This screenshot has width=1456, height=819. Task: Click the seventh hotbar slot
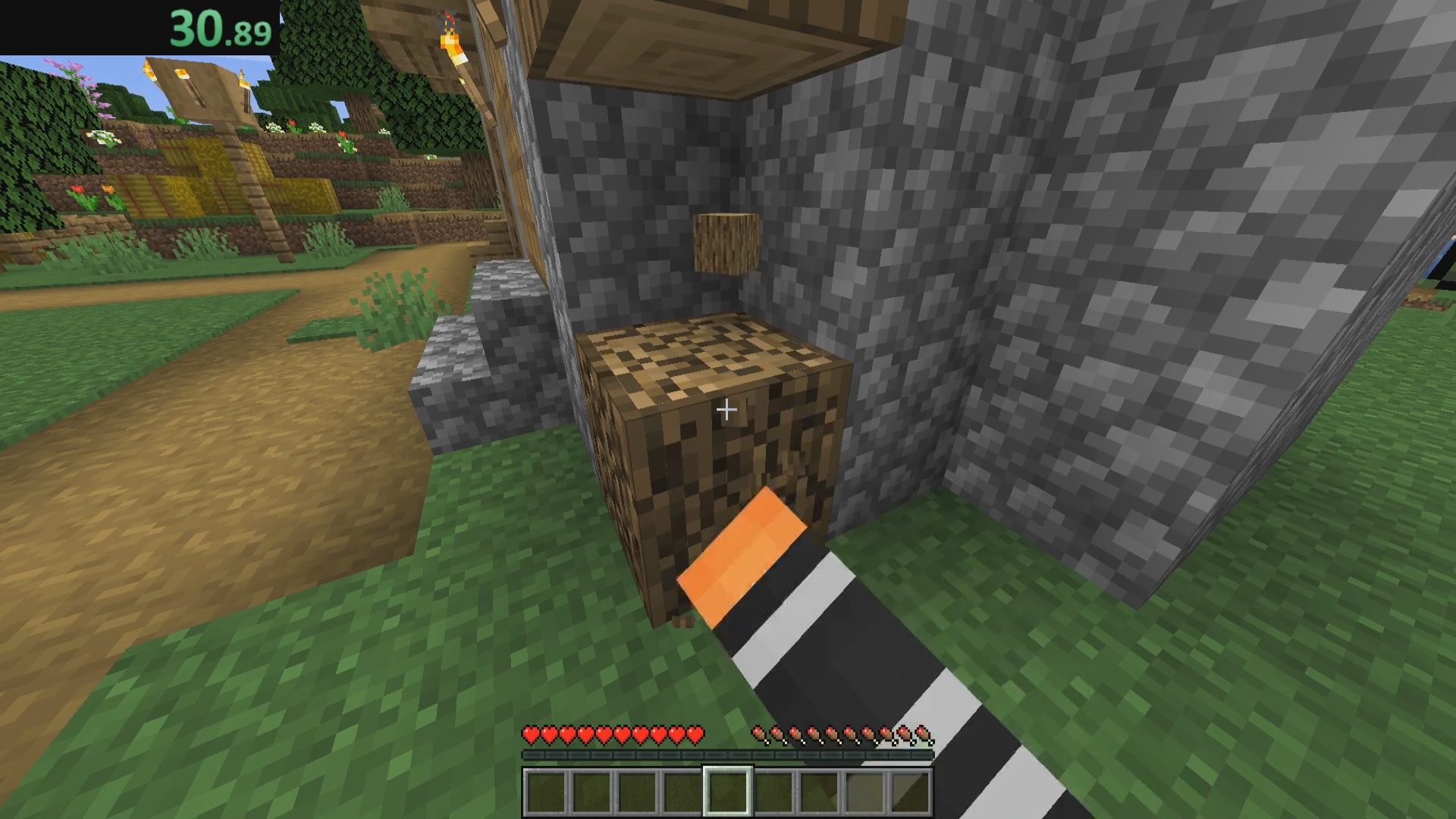pos(817,791)
